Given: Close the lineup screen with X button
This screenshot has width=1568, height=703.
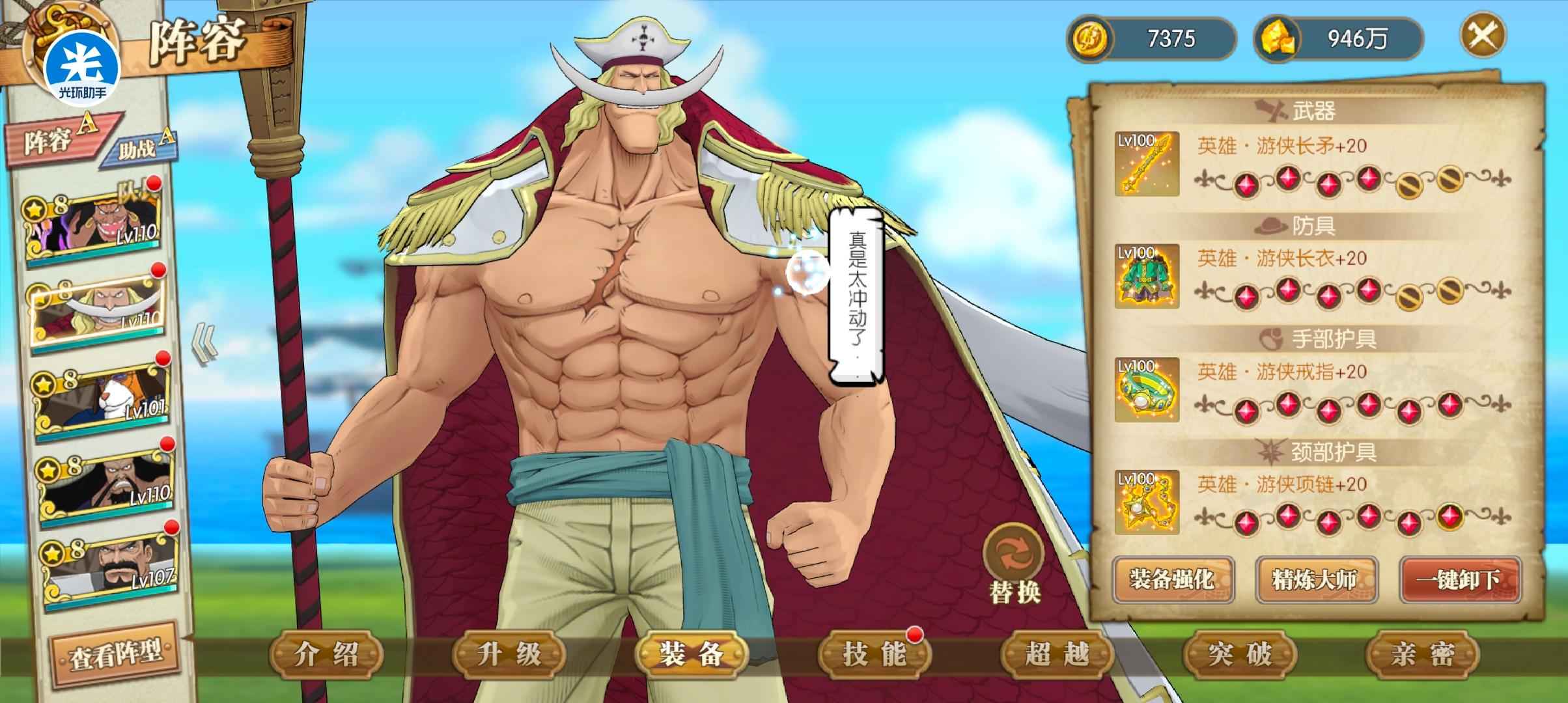Looking at the screenshot, I should tap(1482, 36).
